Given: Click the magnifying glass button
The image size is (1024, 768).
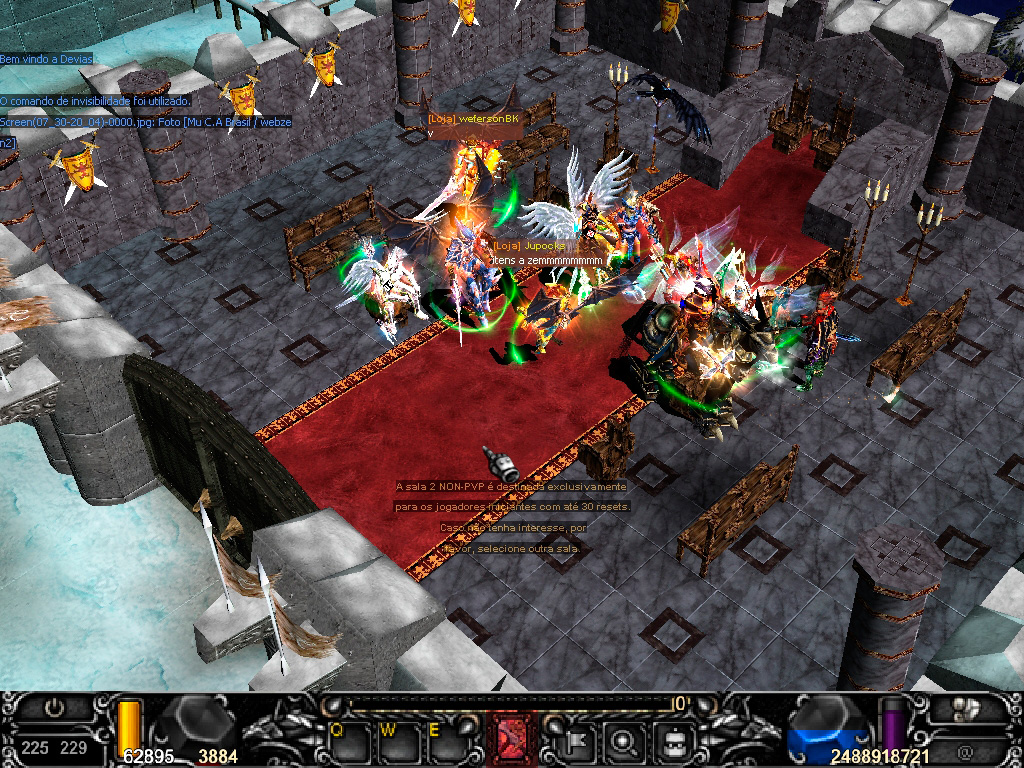Looking at the screenshot, I should click(x=625, y=742).
